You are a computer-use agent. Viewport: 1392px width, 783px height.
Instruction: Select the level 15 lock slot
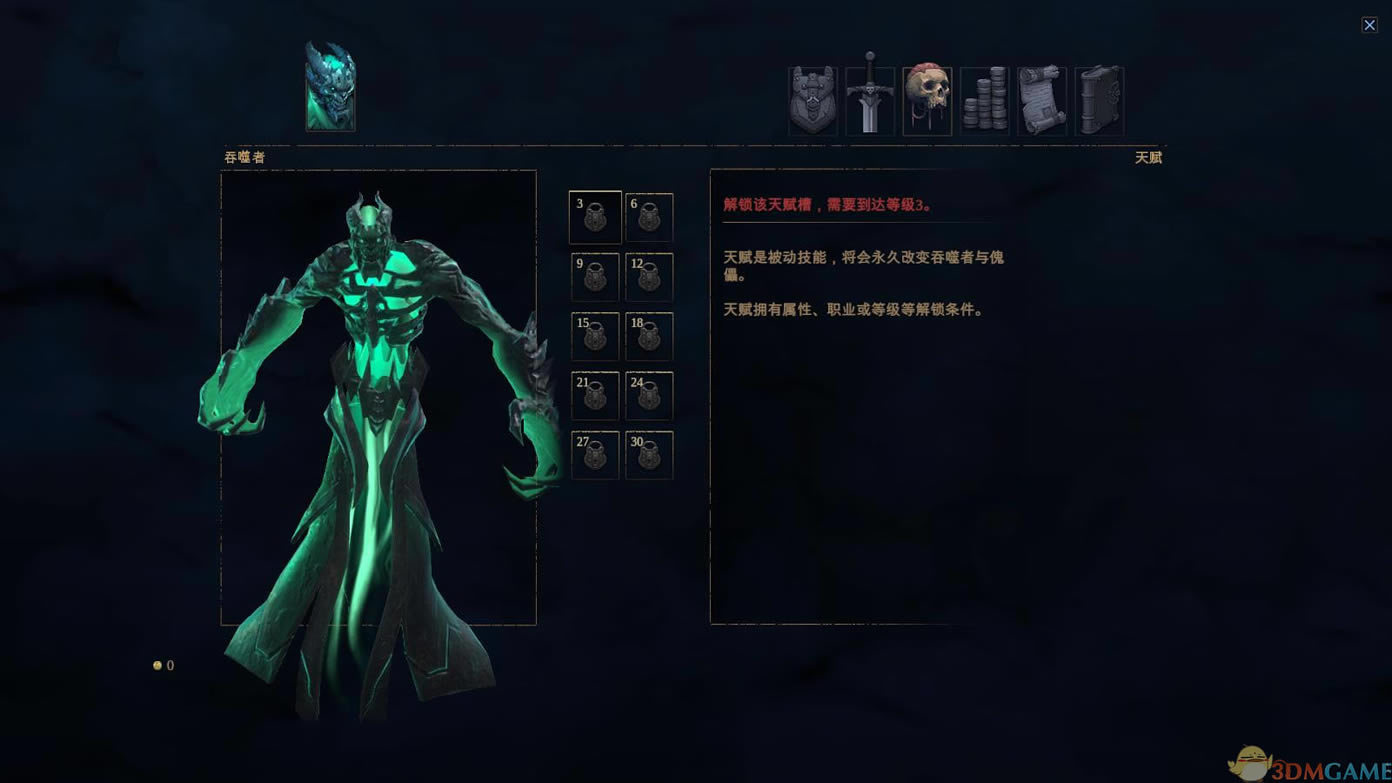(x=594, y=335)
